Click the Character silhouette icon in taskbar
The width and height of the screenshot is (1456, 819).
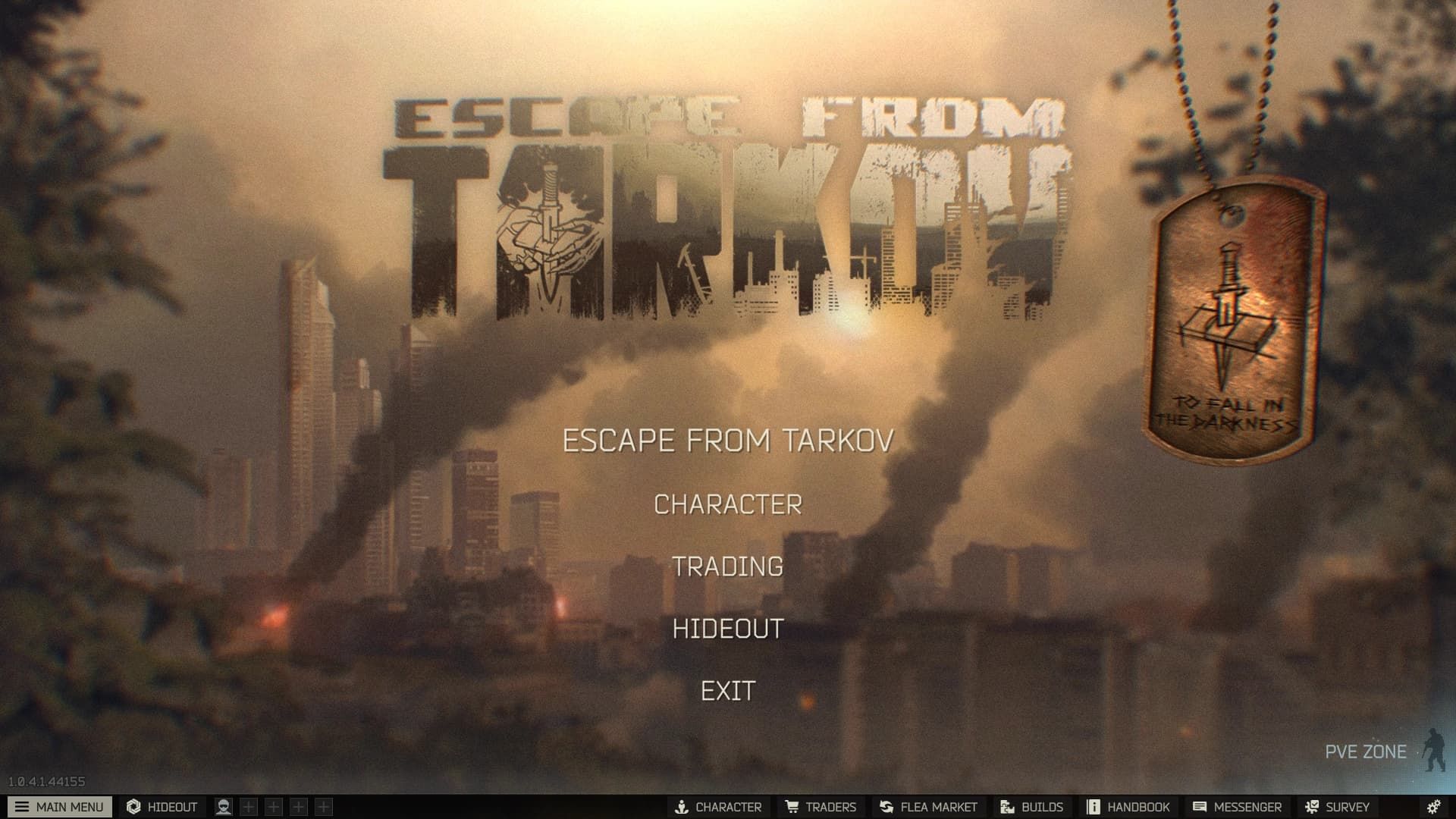(x=682, y=807)
